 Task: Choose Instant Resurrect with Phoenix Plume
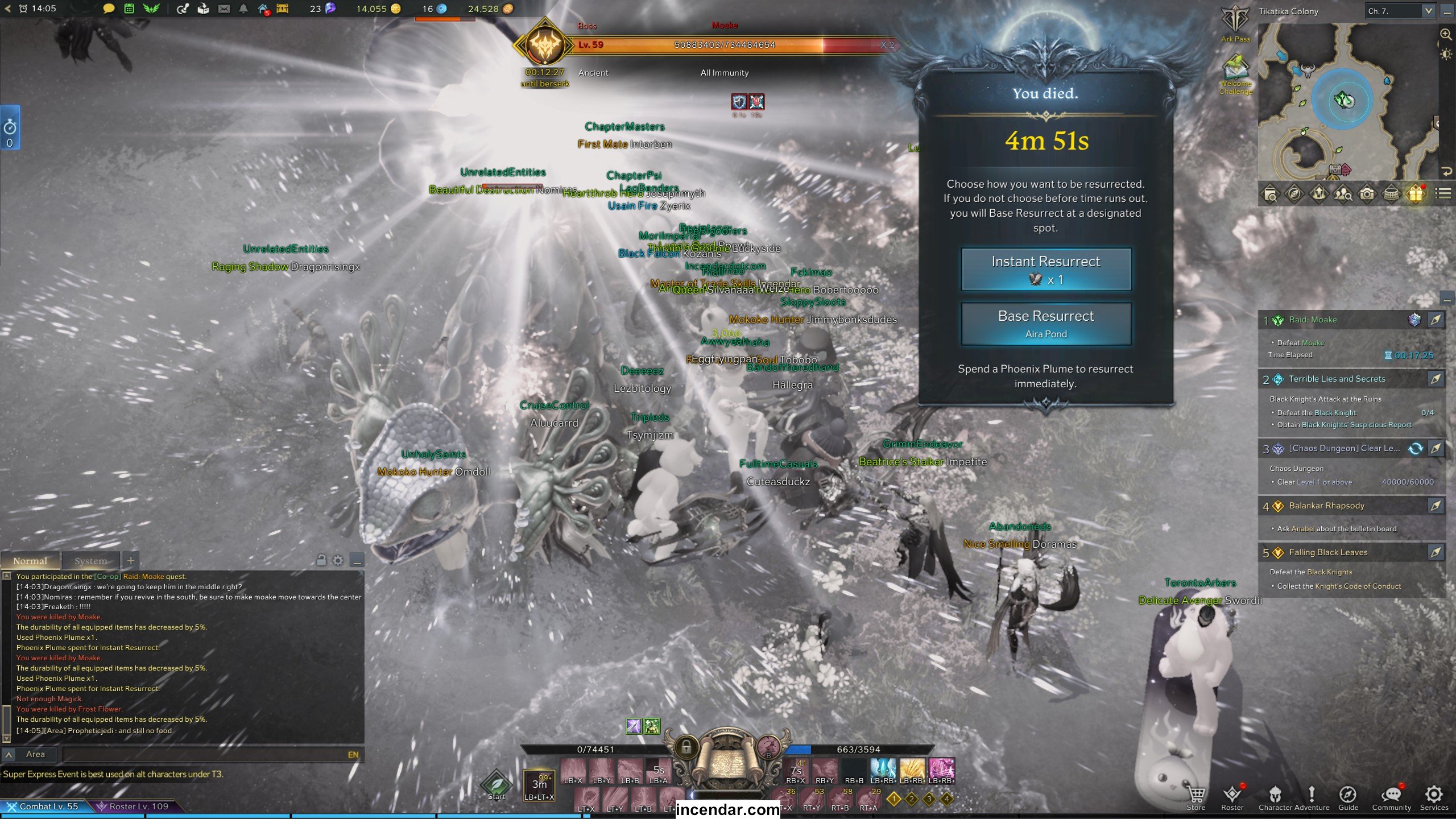point(1045,269)
